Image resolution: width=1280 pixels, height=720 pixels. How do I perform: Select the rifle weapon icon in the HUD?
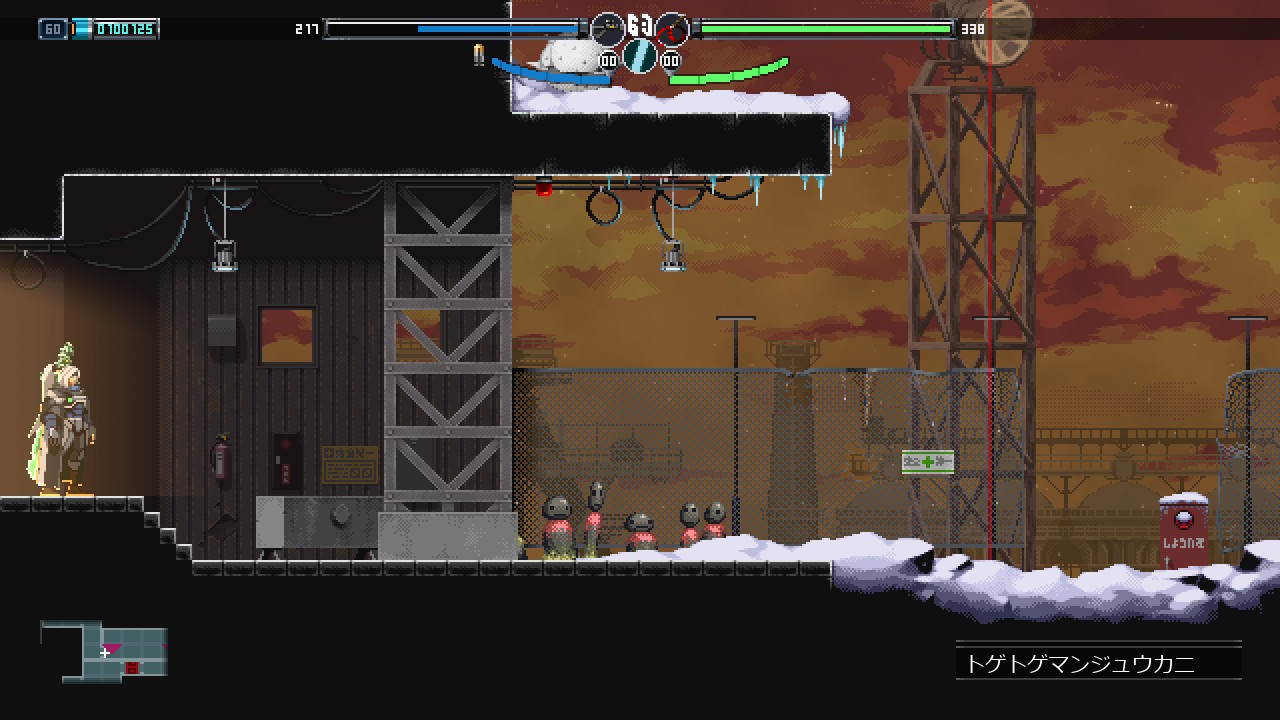(x=607, y=29)
